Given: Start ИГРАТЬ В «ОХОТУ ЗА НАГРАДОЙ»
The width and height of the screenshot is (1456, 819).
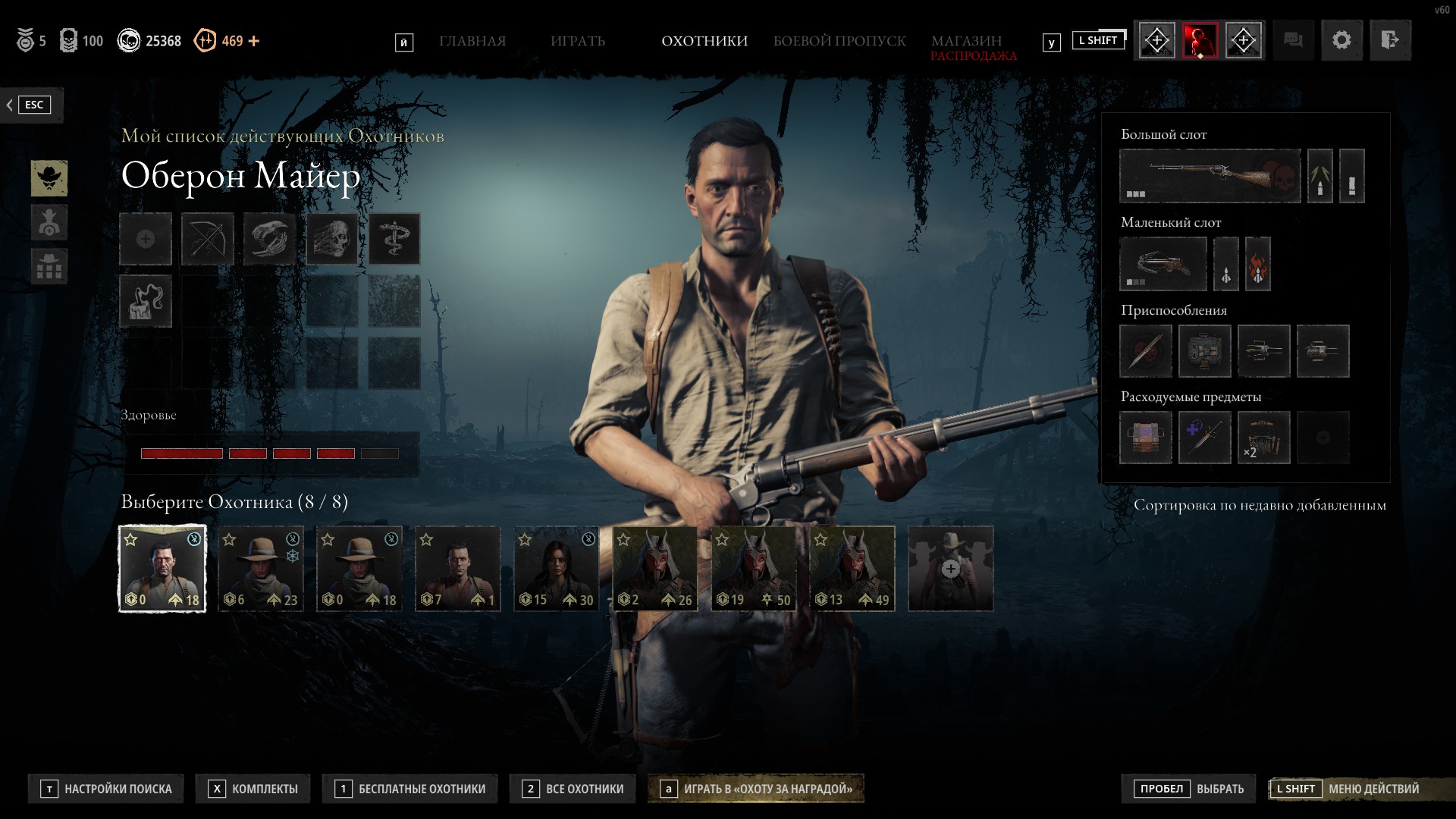Looking at the screenshot, I should tap(757, 789).
